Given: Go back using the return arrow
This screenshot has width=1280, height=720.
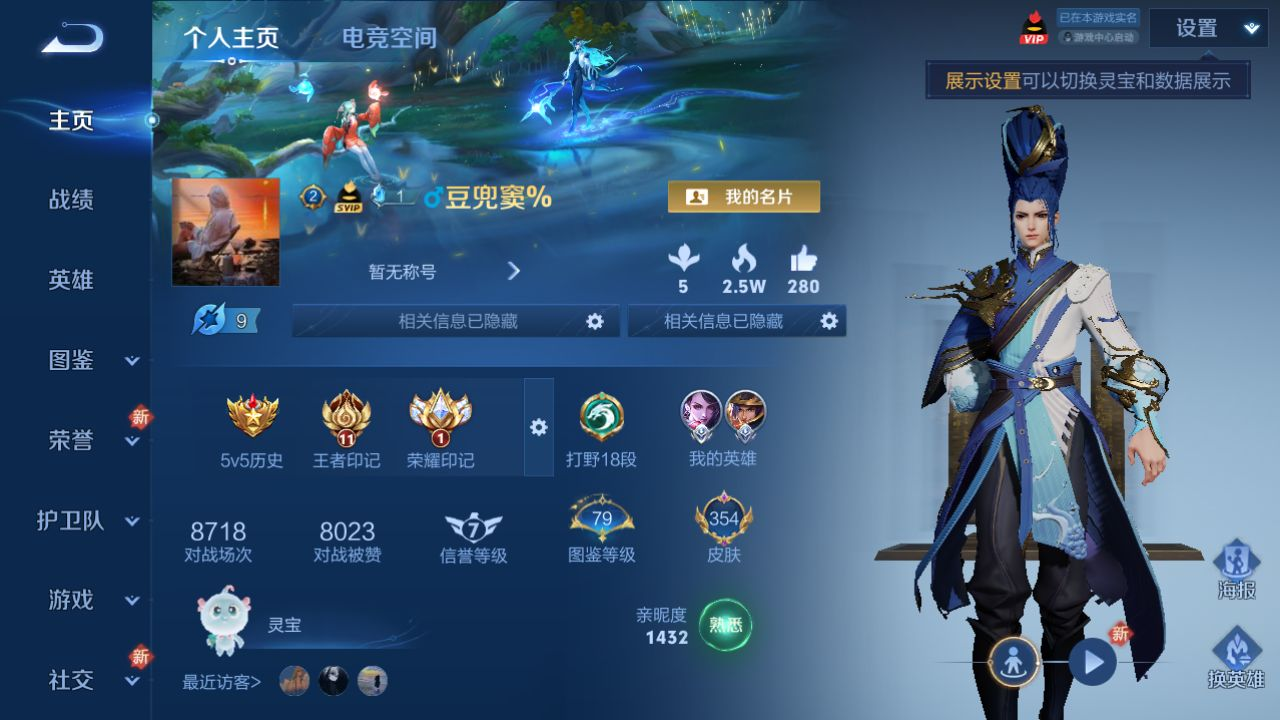Looking at the screenshot, I should click(72, 40).
